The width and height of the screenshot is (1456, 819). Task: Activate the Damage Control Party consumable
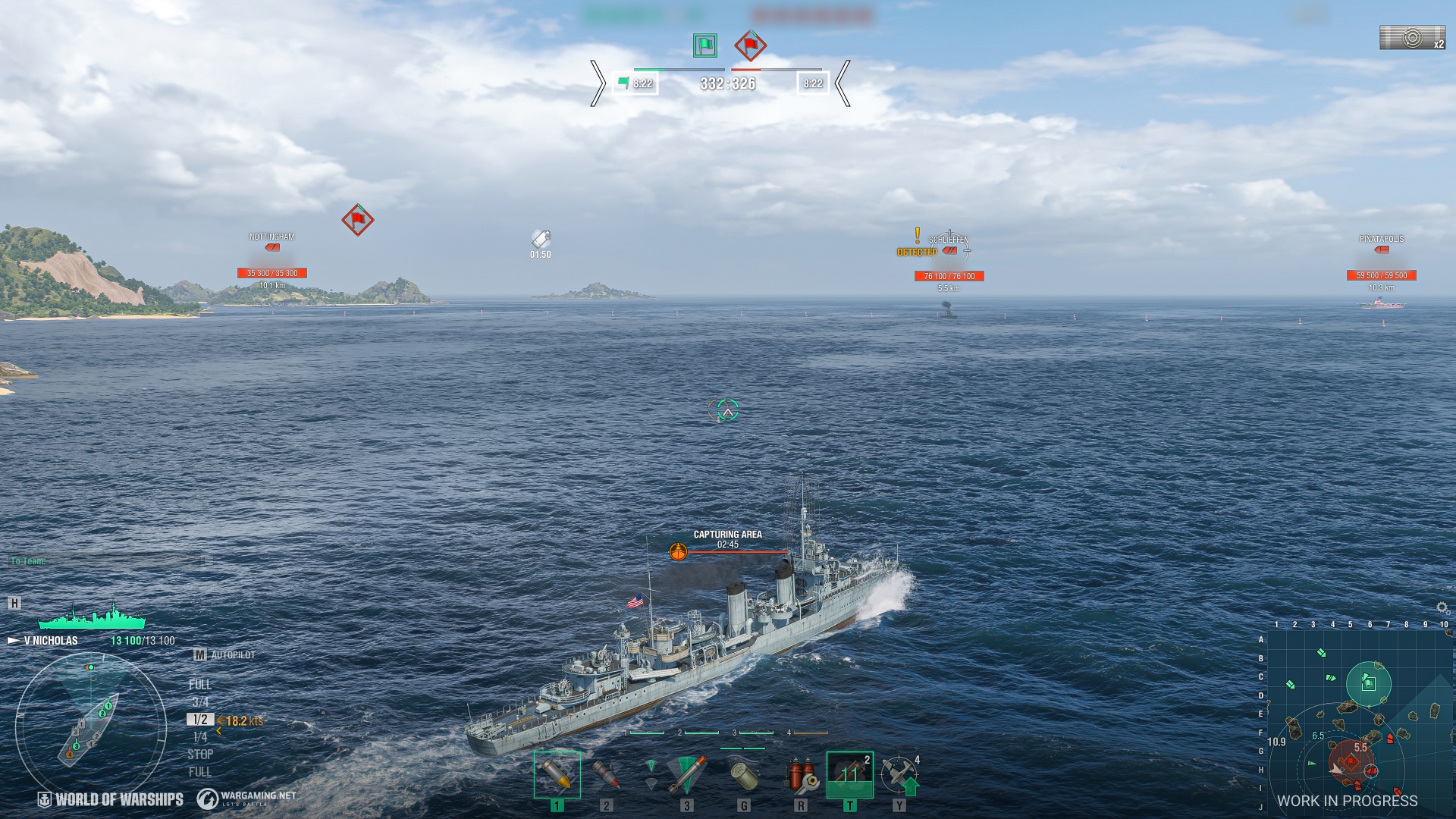pos(800,774)
